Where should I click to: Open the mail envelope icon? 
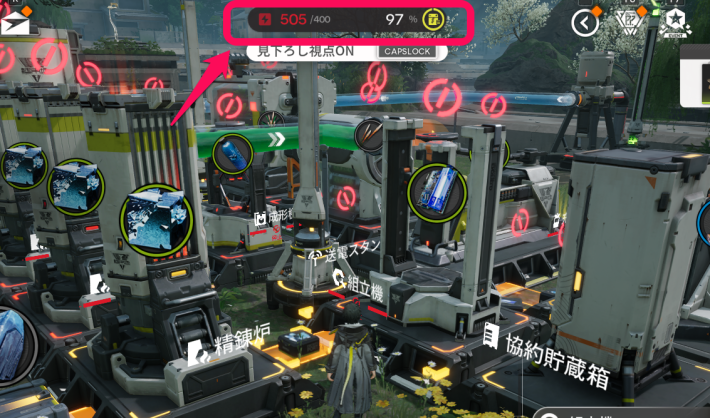(14, 21)
